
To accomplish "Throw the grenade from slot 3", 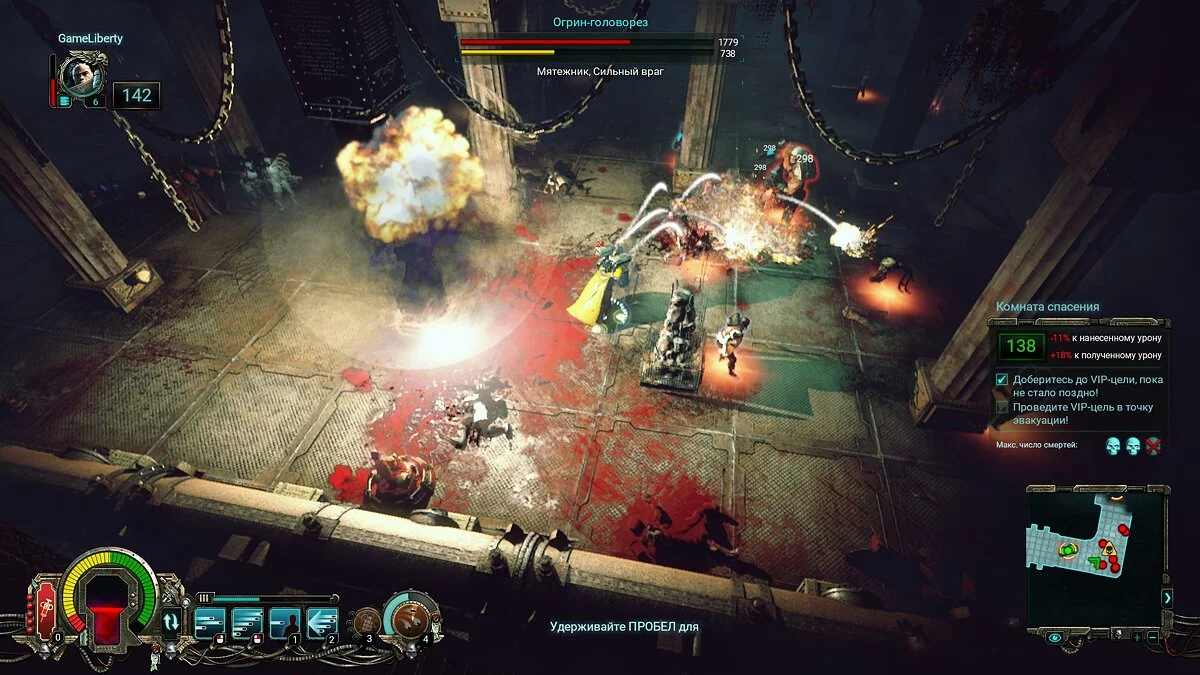I will 367,621.
